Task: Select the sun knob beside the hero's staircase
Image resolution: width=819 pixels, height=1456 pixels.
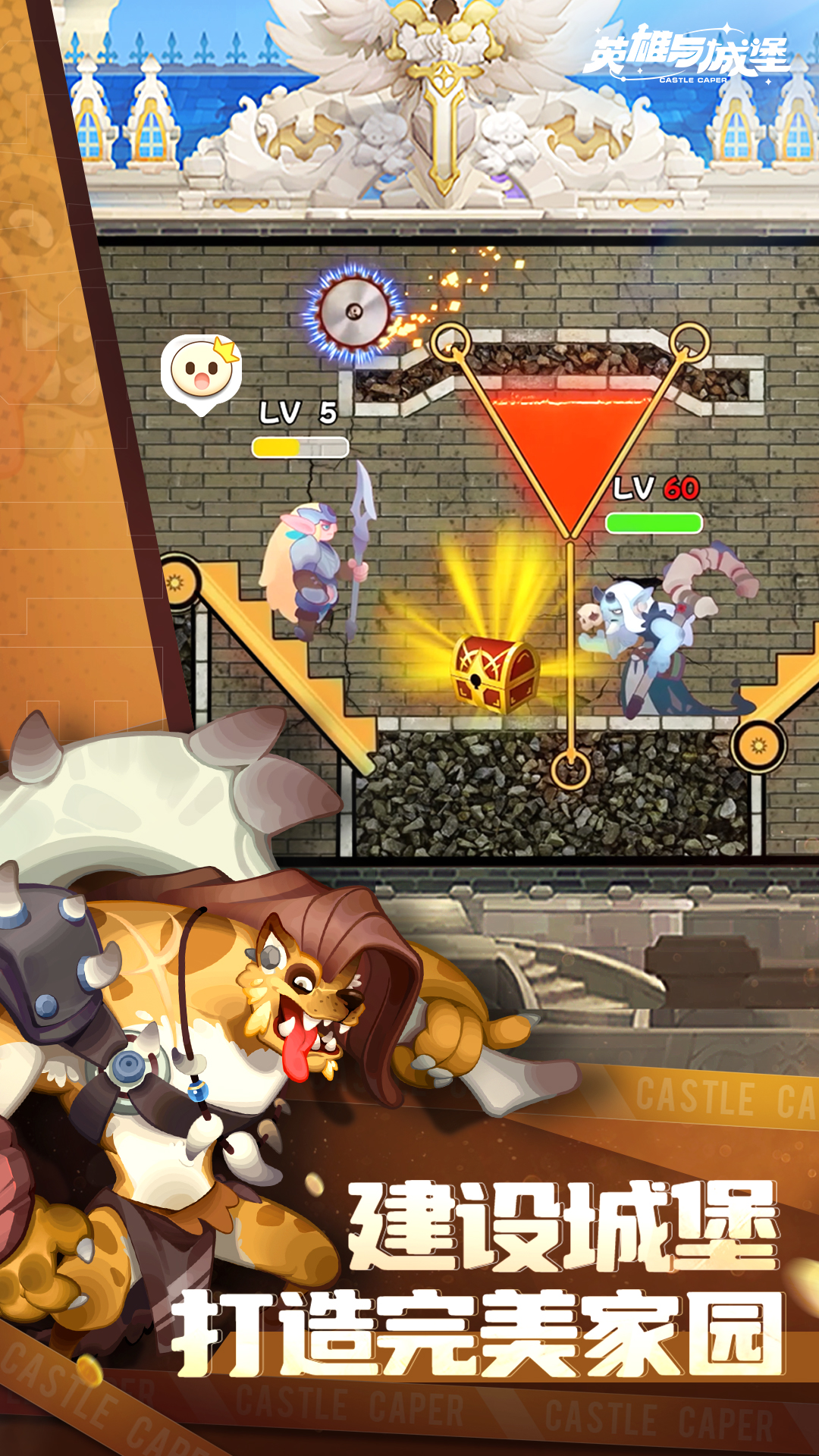Action: pos(176,582)
